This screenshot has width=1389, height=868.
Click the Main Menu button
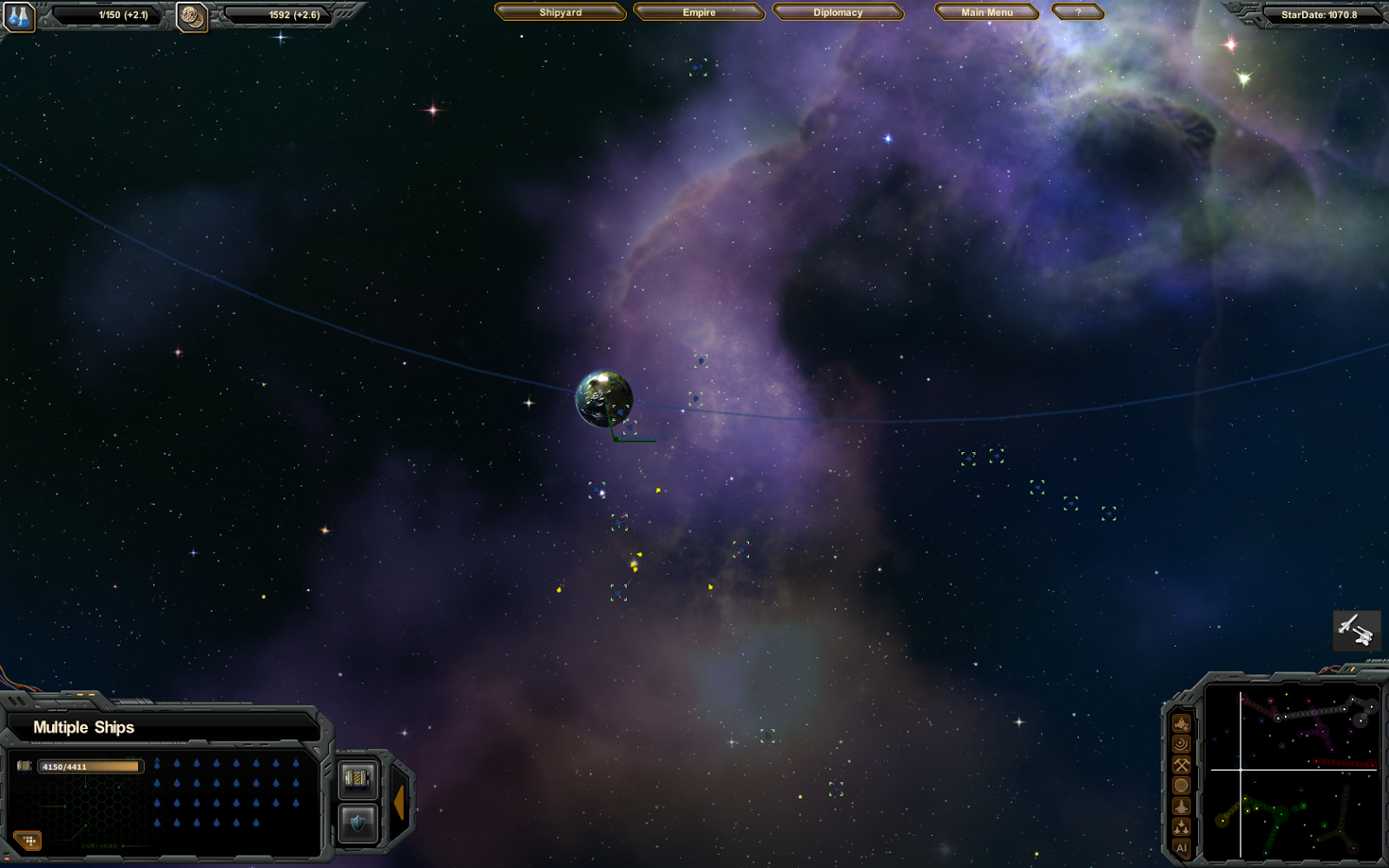pyautogui.click(x=985, y=12)
